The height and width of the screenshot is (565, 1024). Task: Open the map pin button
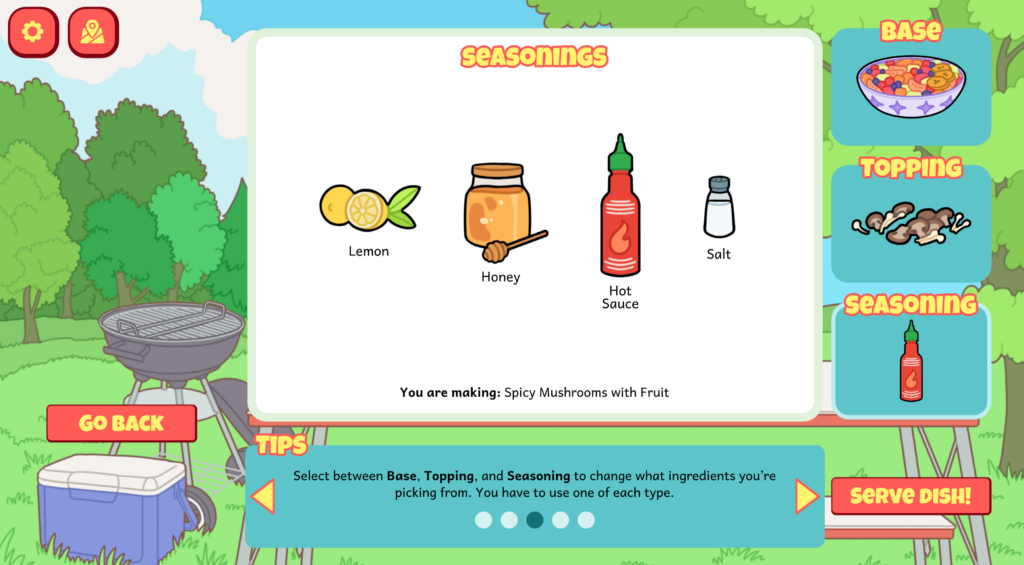point(92,32)
